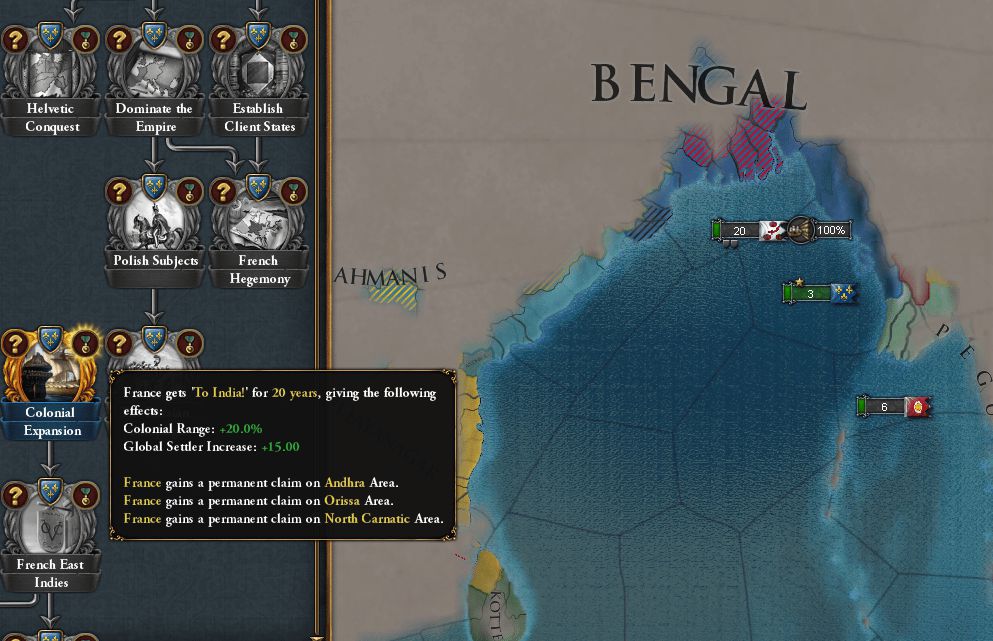The image size is (993, 641).
Task: Select the French fleet of 3 ships
Action: coord(811,293)
